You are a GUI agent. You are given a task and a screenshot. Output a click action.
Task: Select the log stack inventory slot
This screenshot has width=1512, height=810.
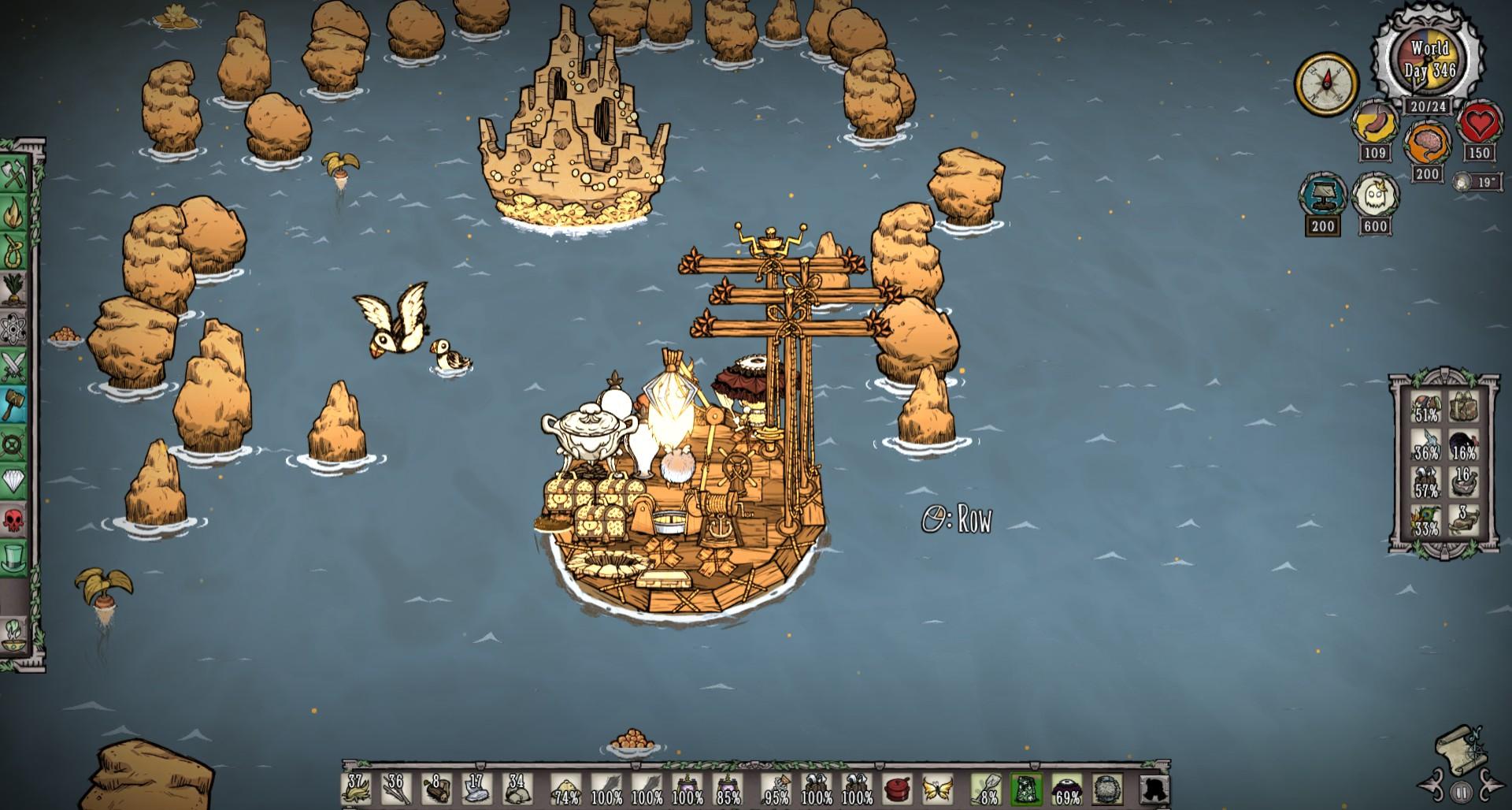tap(437, 788)
